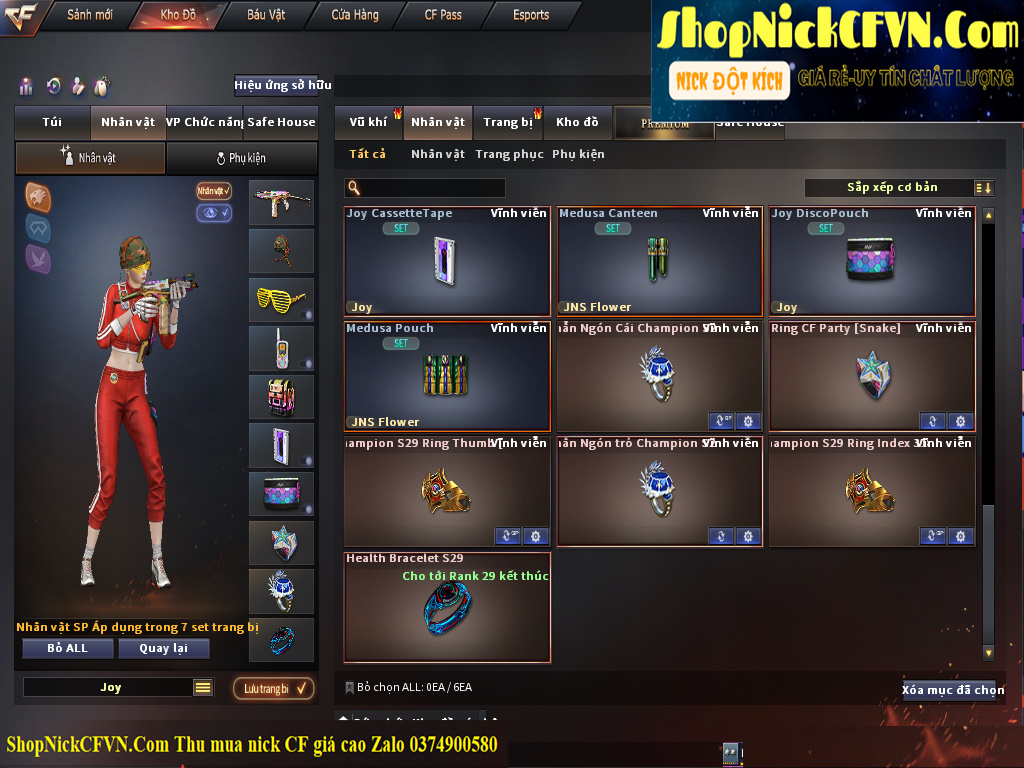Choose the Medusa Canteen item
Image resolution: width=1024 pixels, height=768 pixels.
pyautogui.click(x=659, y=261)
